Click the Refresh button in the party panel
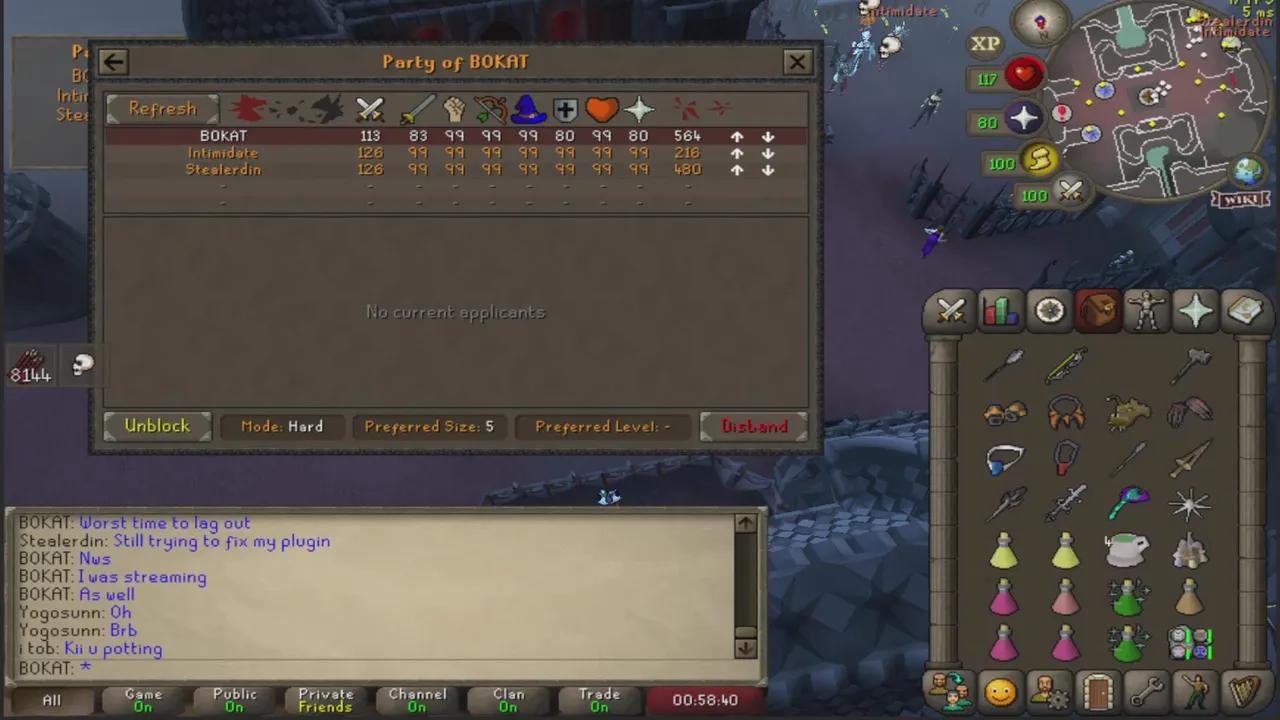 pos(162,108)
